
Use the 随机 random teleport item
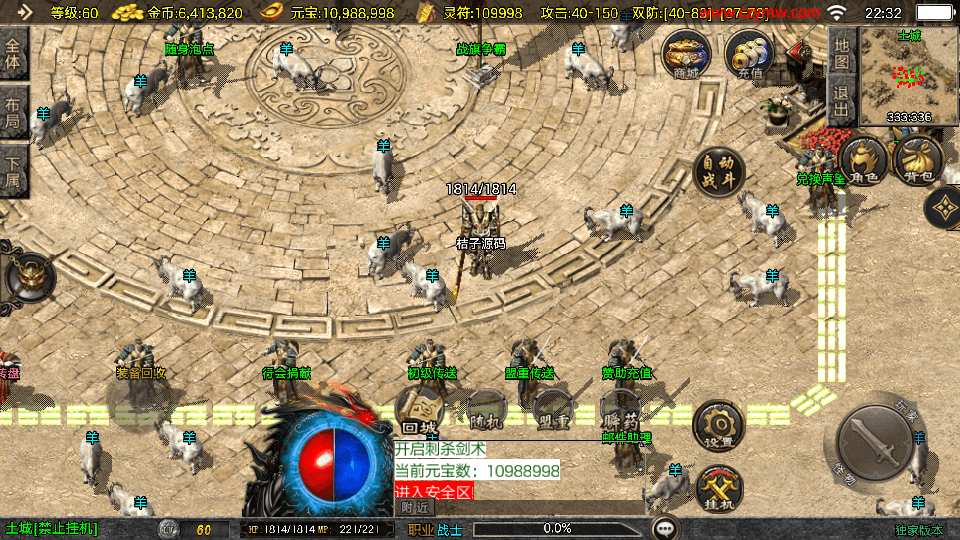click(x=485, y=410)
